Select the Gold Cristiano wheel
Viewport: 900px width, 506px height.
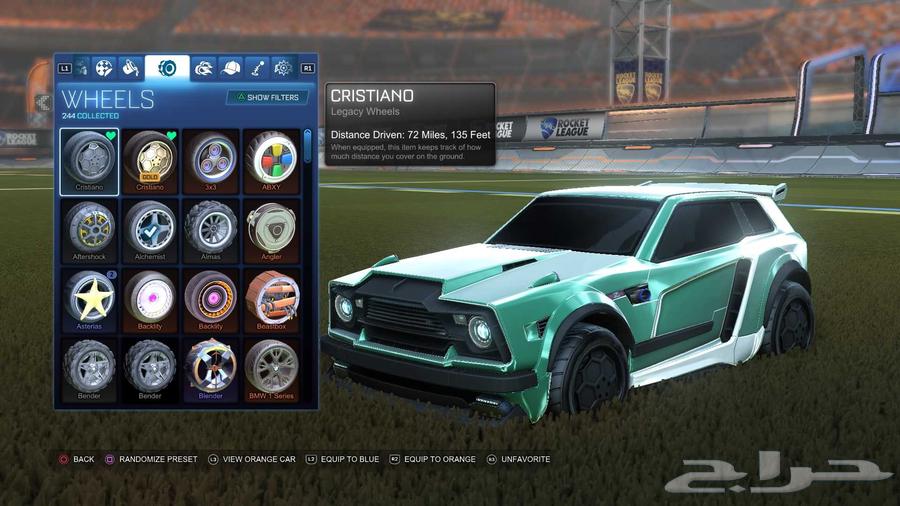[x=150, y=160]
